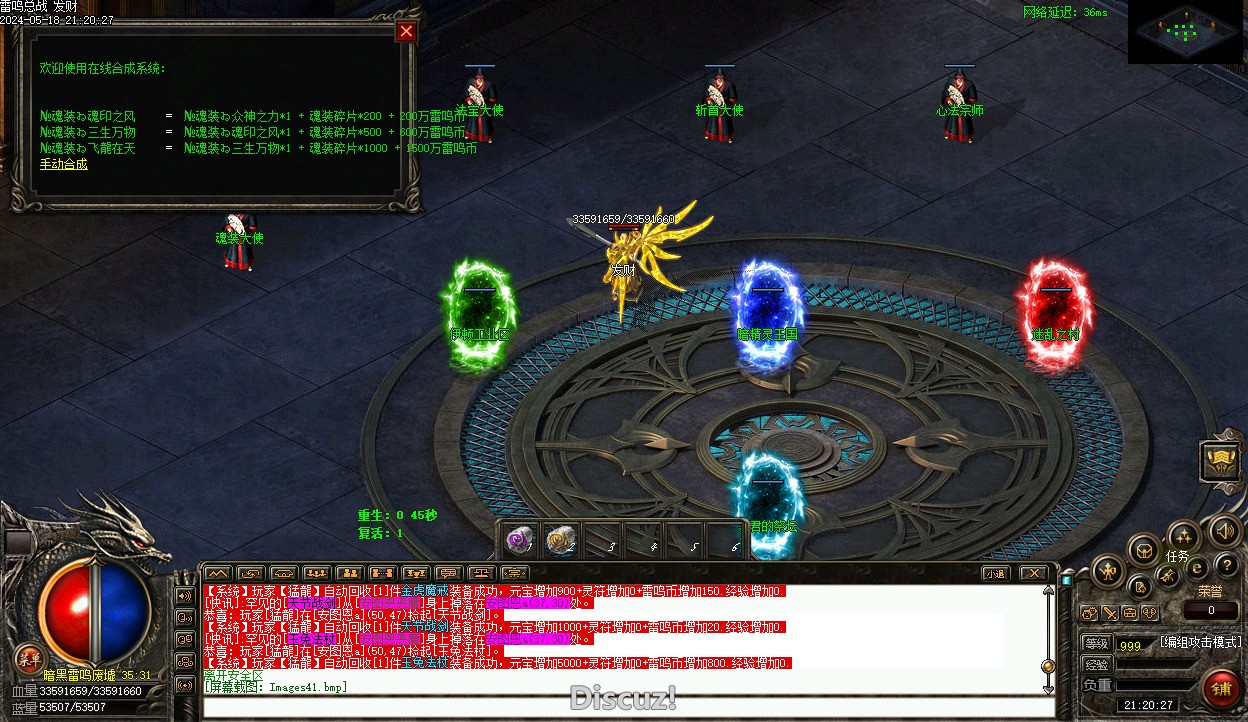Select the crossed sword icon button
This screenshot has width=1248, height=722.
tap(1166, 577)
